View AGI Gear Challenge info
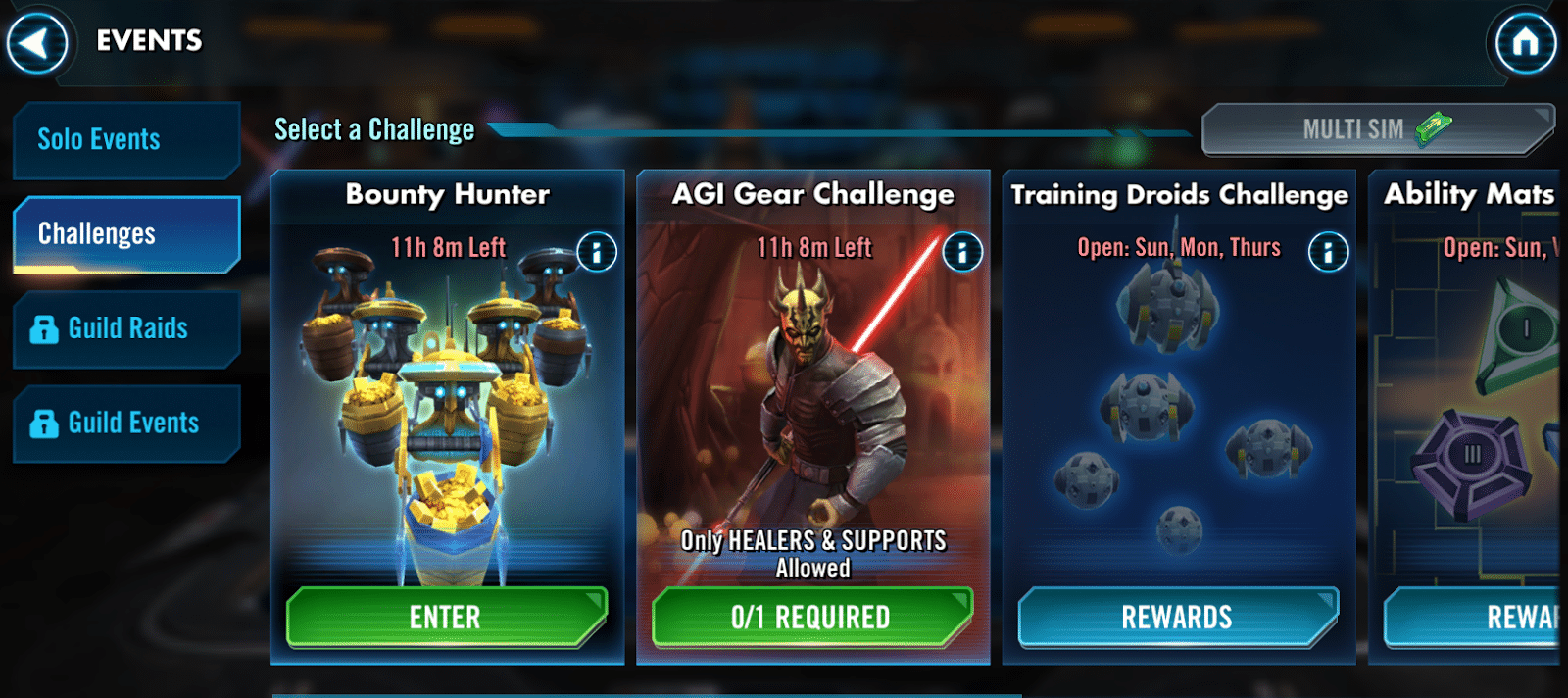This screenshot has width=1568, height=698. coord(962,252)
